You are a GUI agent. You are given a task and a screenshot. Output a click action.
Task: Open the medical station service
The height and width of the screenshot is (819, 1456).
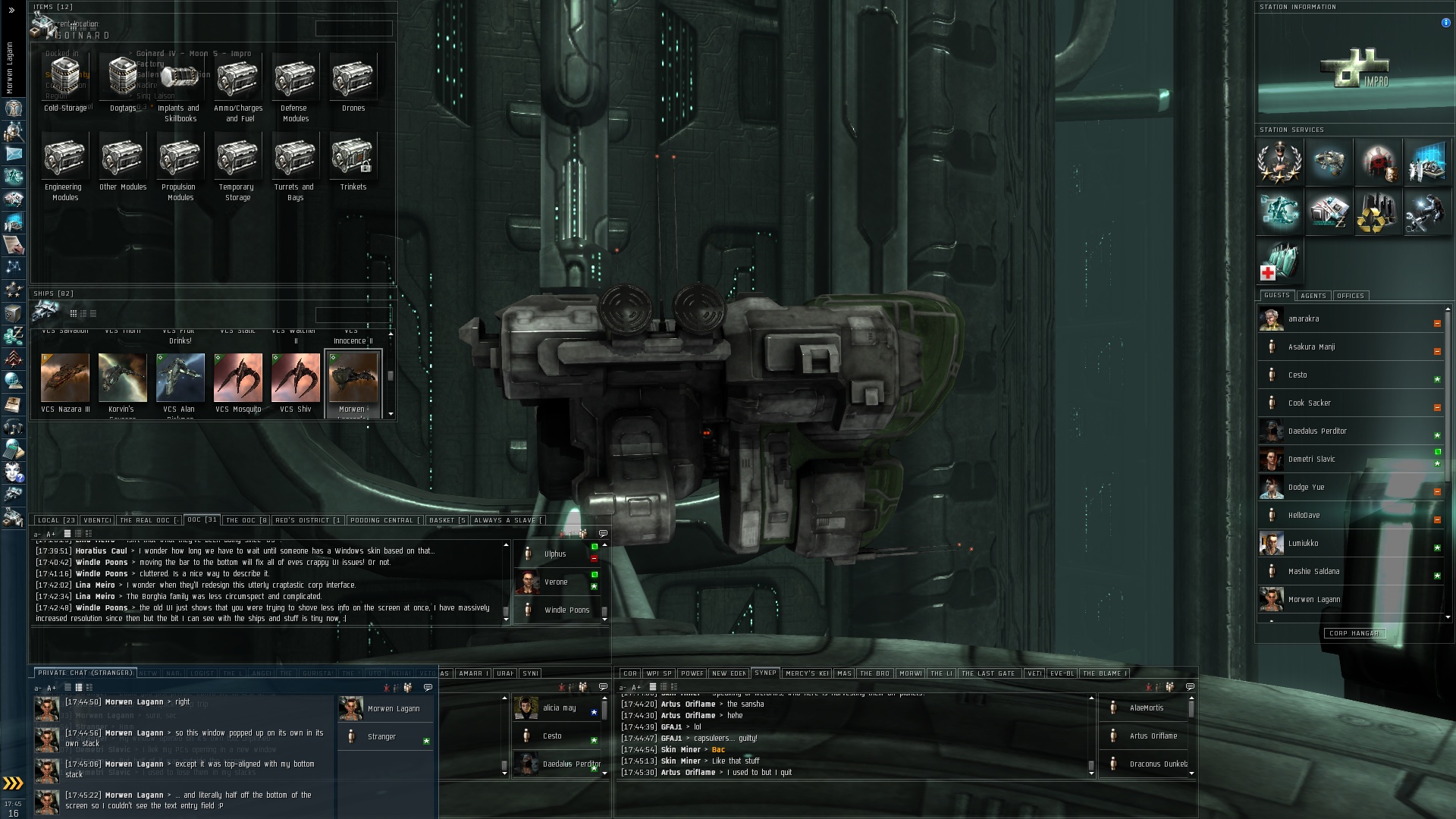1279,261
